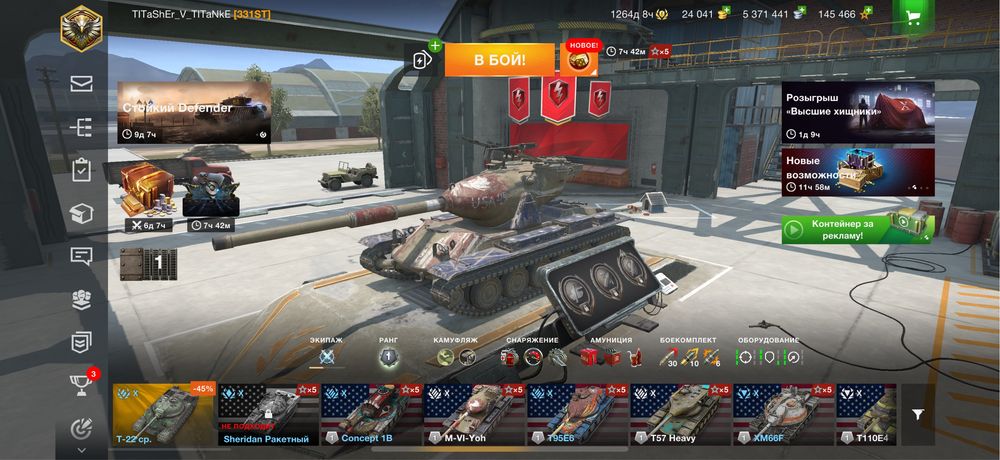Open the Оборудование equipment slots
Image resolution: width=1000 pixels, height=460 pixels.
[768, 356]
